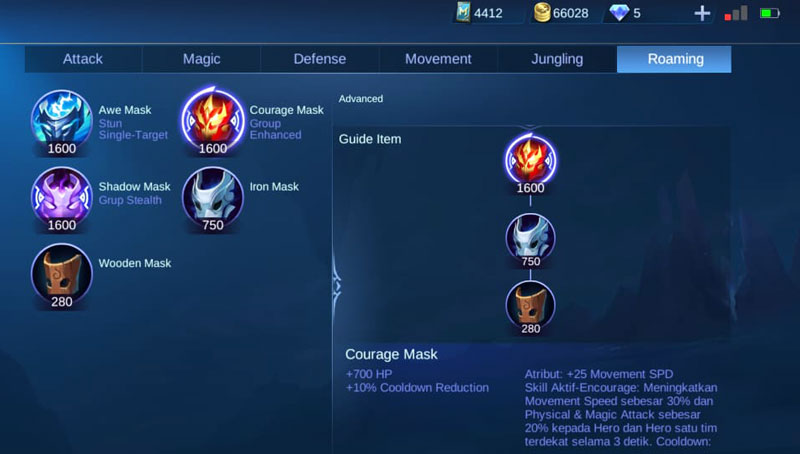This screenshot has height=454, width=800.
Task: Click the Roaming tab
Action: (675, 59)
